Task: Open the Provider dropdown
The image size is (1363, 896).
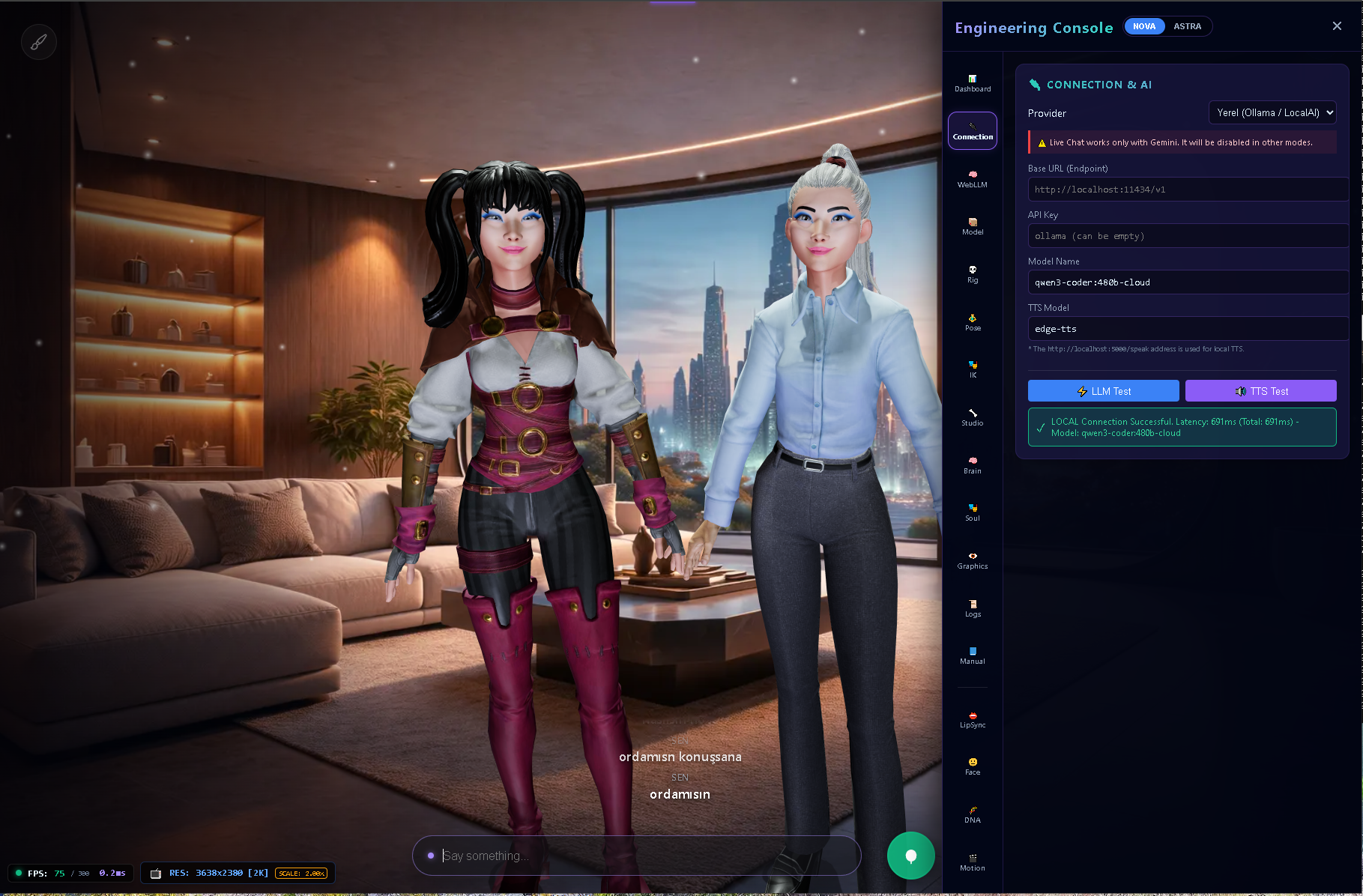Action: [1272, 112]
